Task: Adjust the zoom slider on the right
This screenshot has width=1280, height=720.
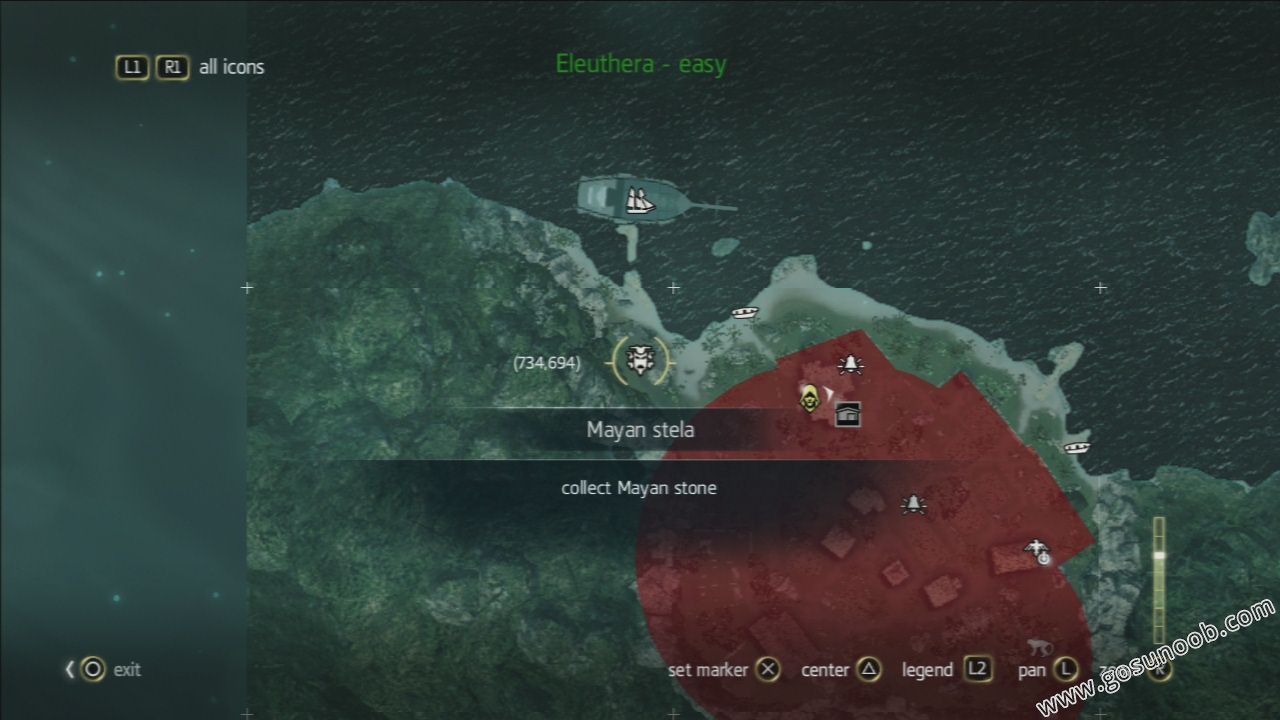Action: pyautogui.click(x=1159, y=555)
